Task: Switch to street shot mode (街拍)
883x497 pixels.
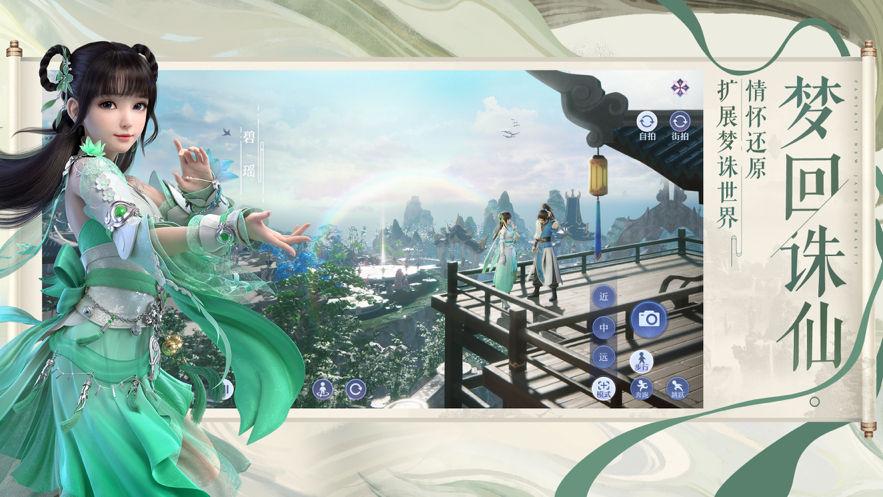Action: tap(680, 123)
